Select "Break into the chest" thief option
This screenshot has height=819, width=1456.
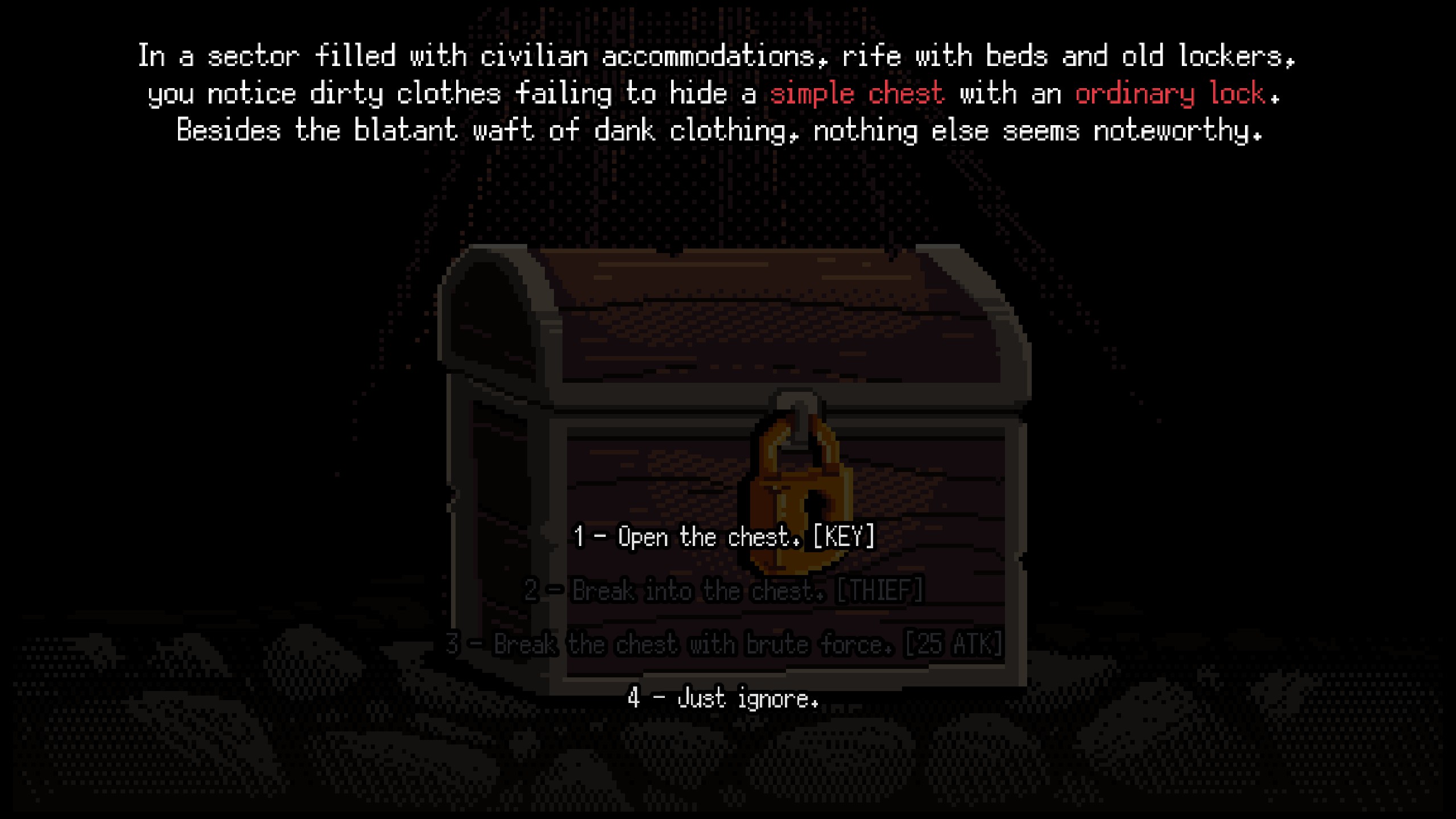723,590
